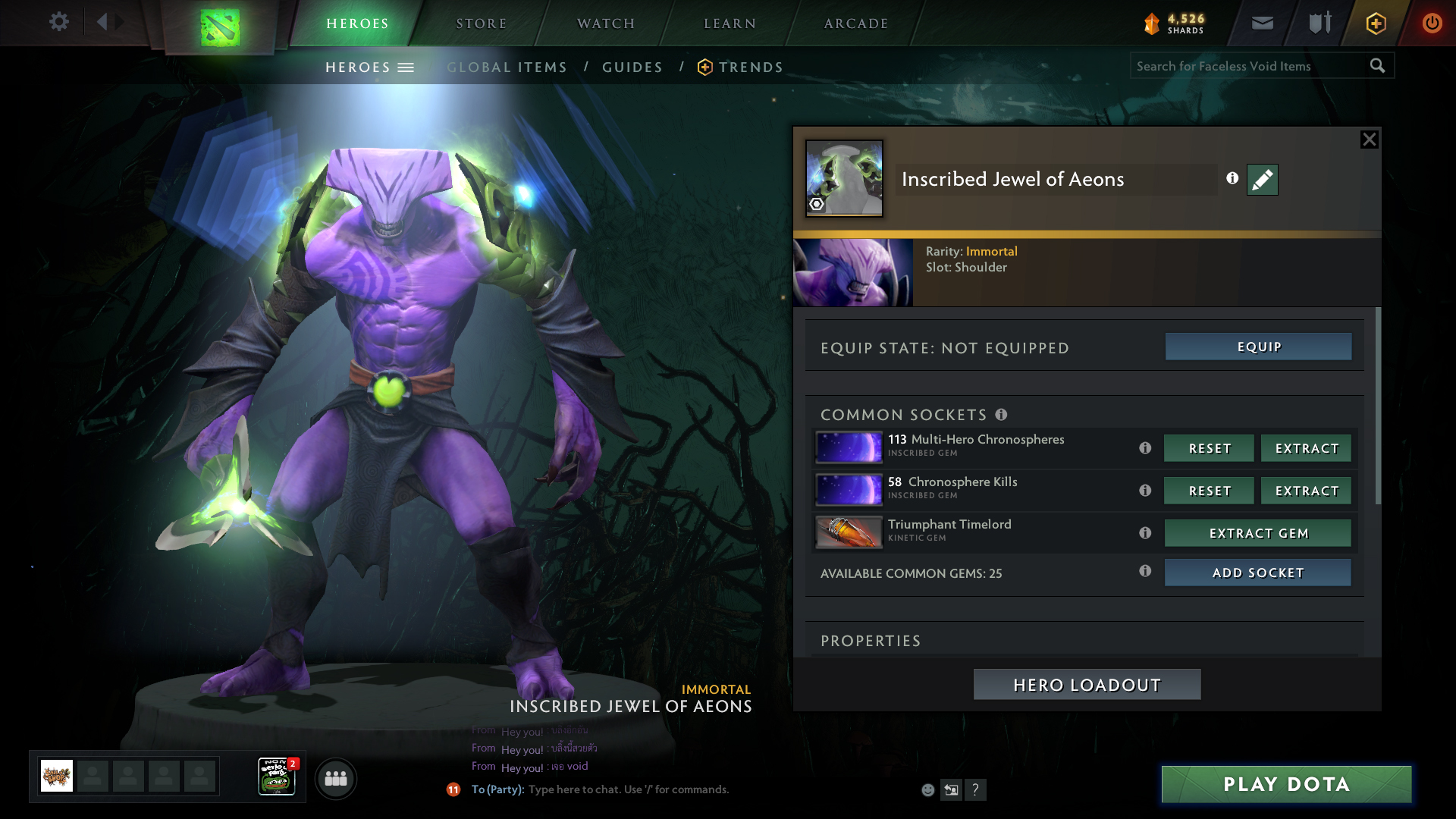This screenshot has height=819, width=1456.
Task: Go to the Learn tab
Action: (730, 24)
